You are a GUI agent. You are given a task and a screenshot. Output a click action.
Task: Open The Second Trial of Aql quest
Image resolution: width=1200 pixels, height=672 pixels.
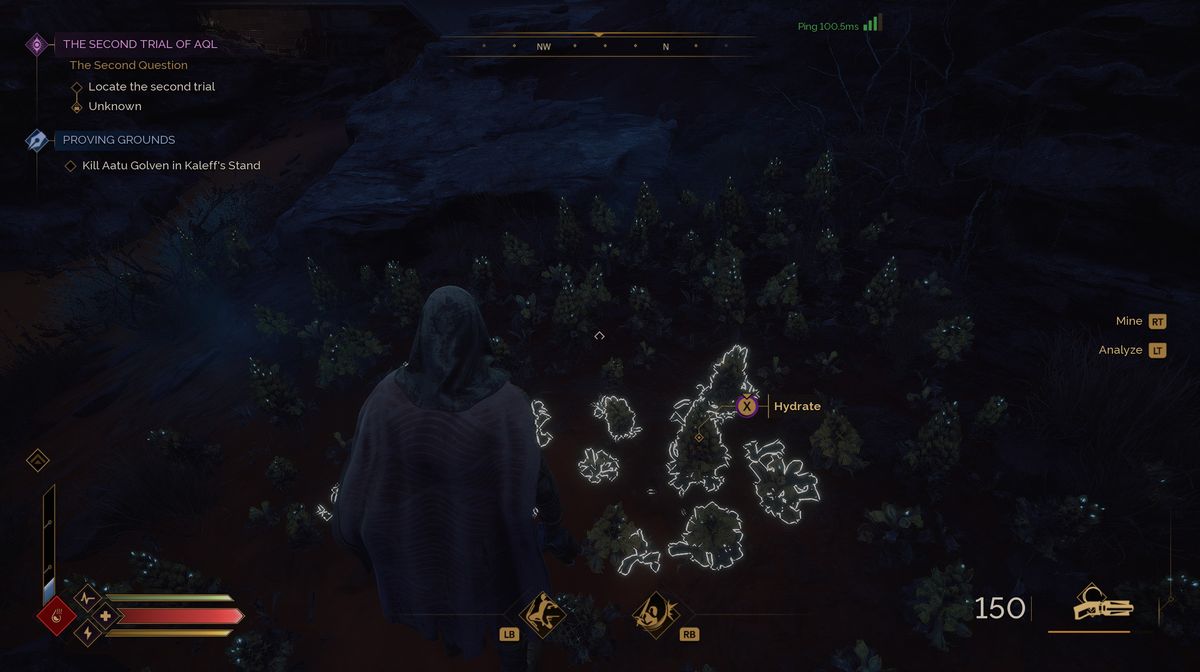(x=139, y=44)
